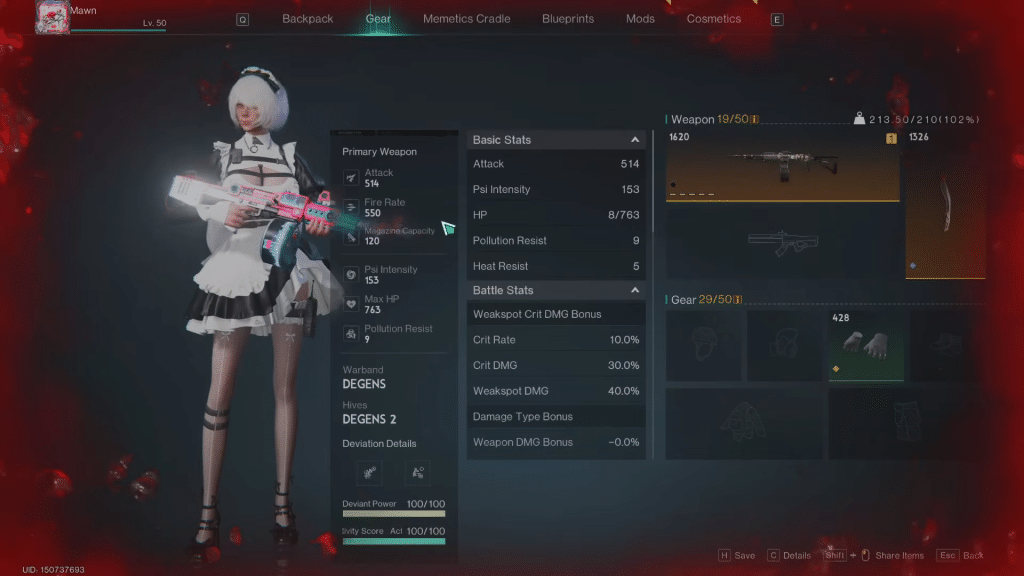The height and width of the screenshot is (576, 1024).
Task: Choose the 428 gloves gear slot
Action: click(x=865, y=345)
